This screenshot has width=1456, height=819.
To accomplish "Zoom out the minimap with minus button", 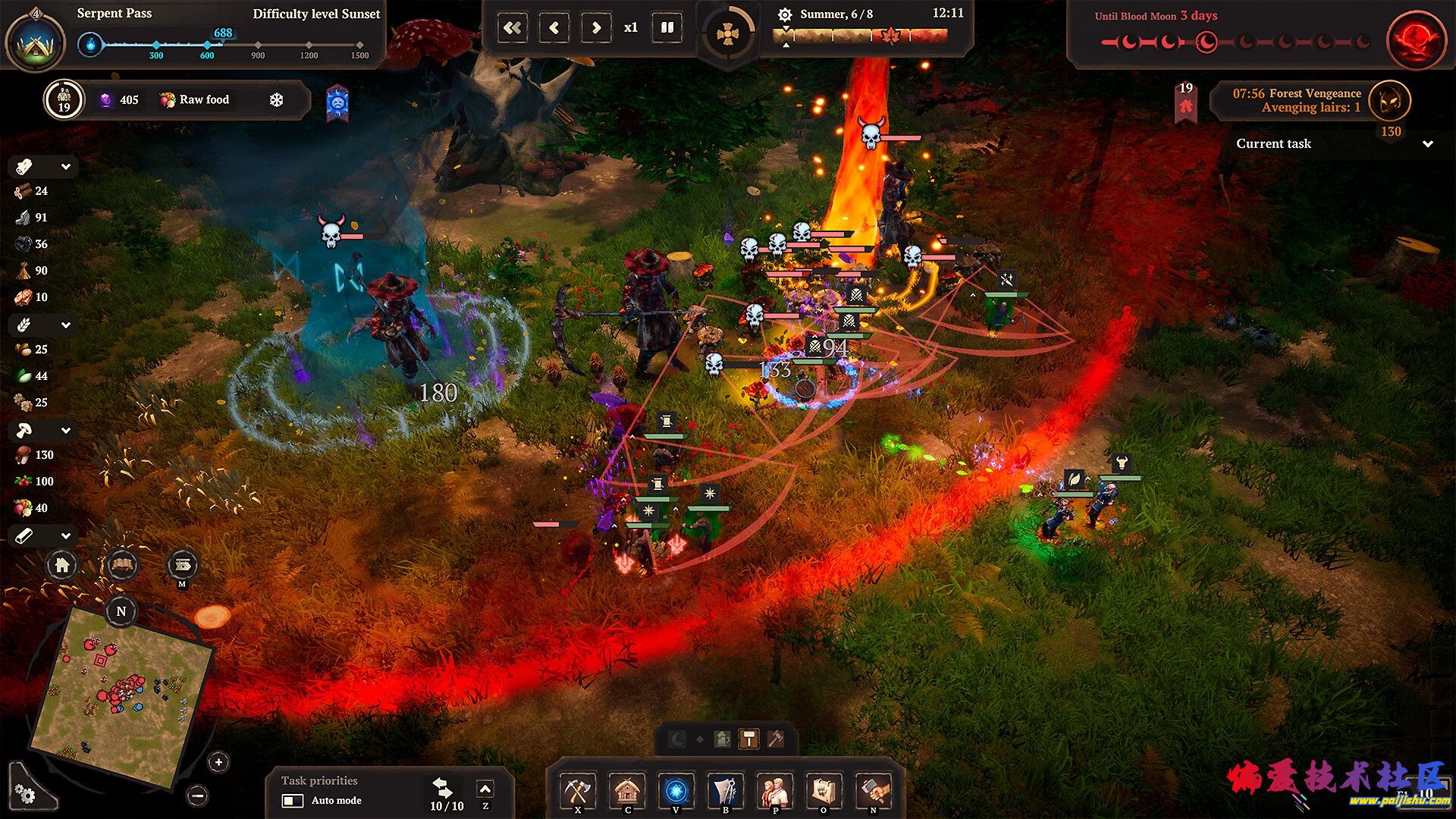I will pyautogui.click(x=198, y=795).
